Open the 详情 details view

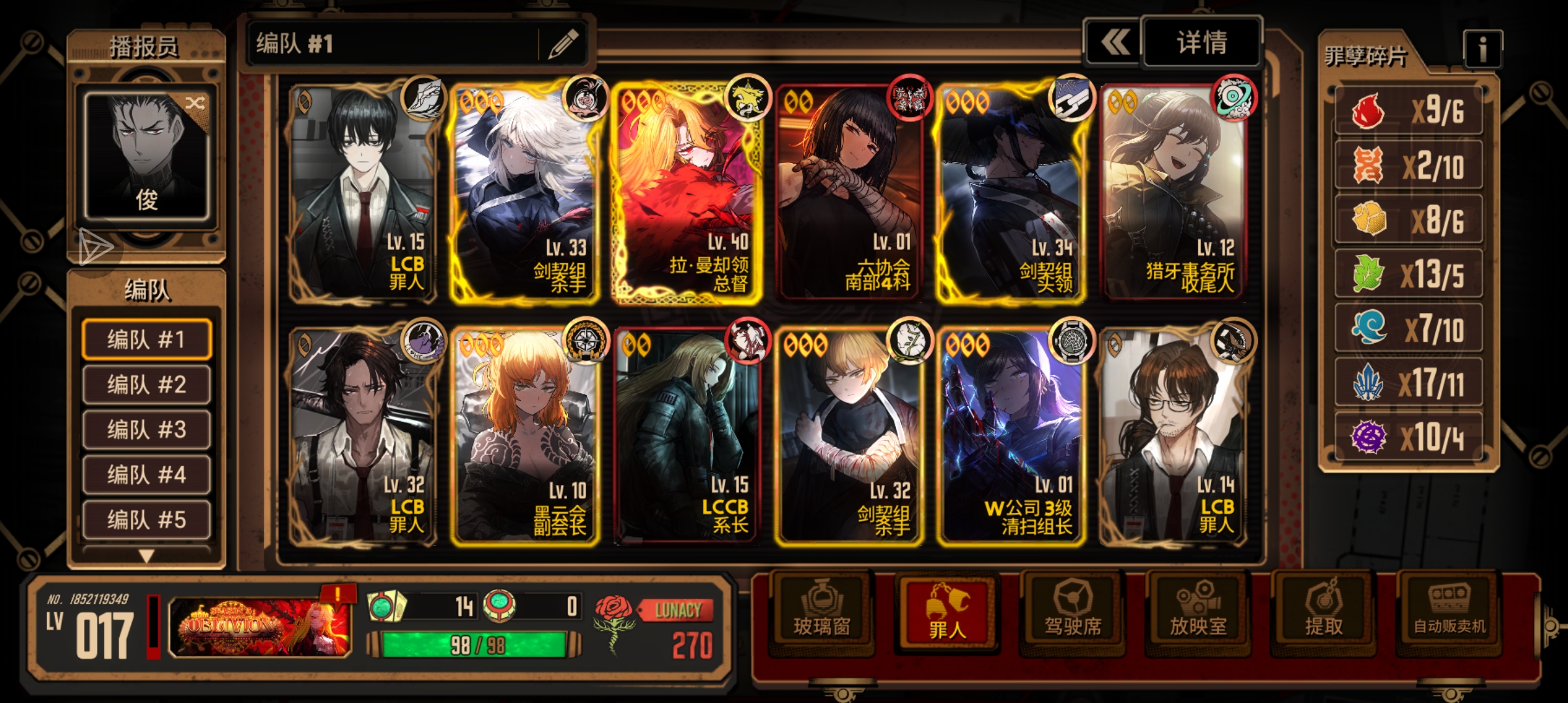pos(1201,43)
